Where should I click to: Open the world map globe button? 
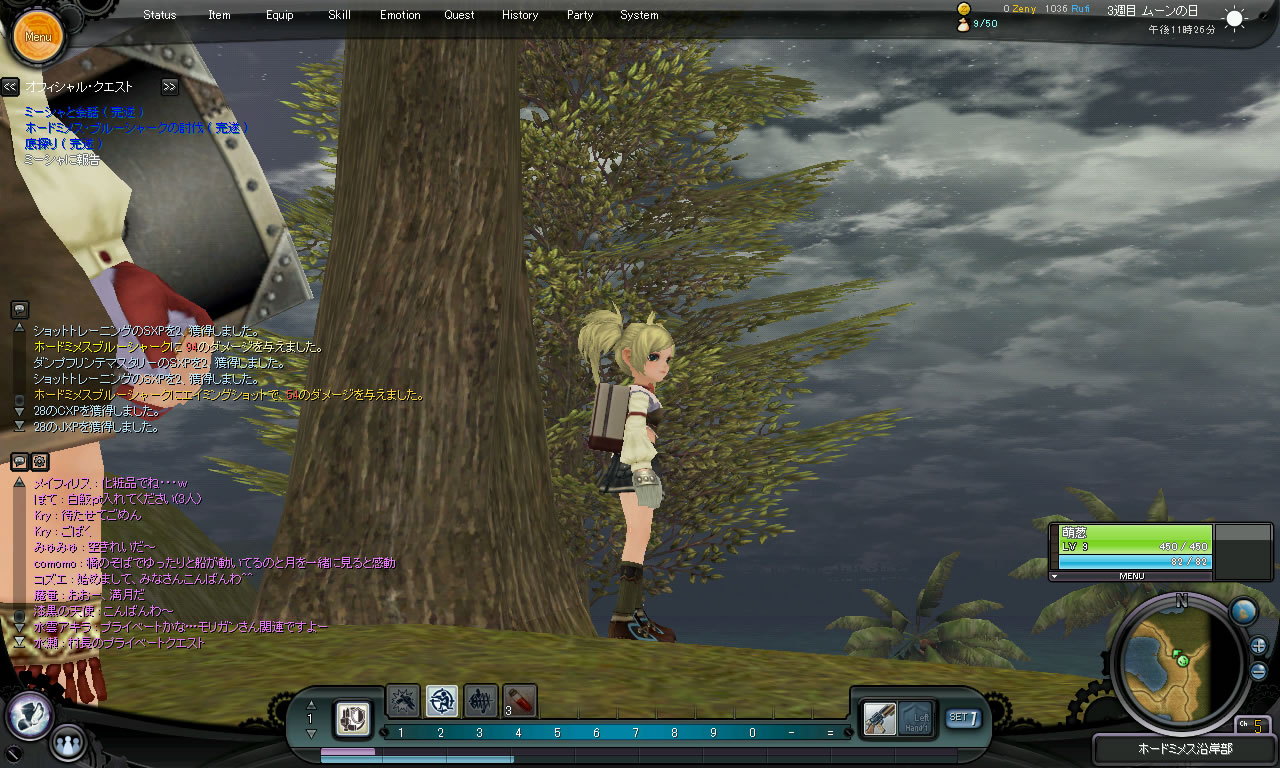(1242, 611)
